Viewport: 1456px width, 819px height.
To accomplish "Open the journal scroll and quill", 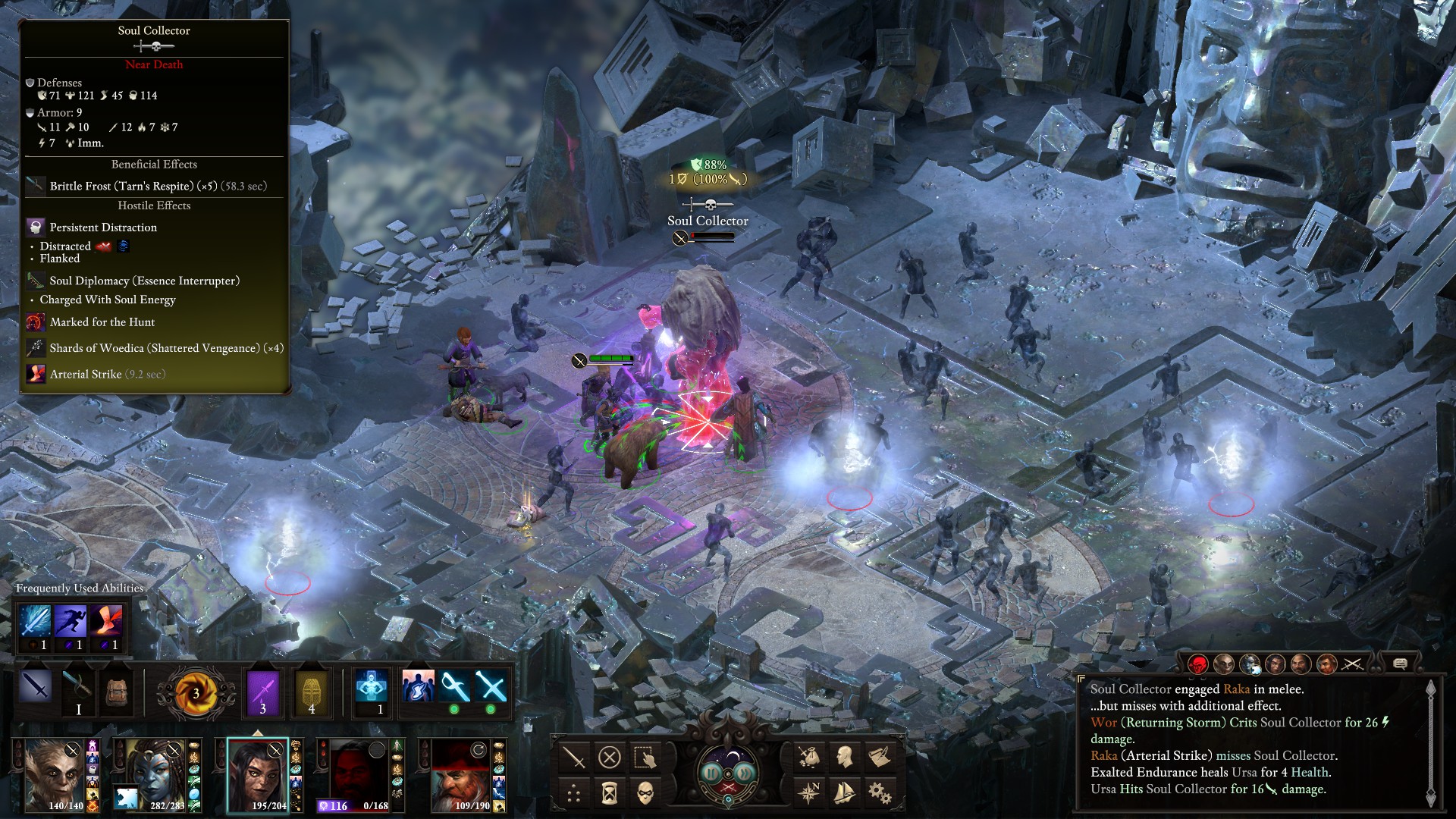I will coord(880,757).
